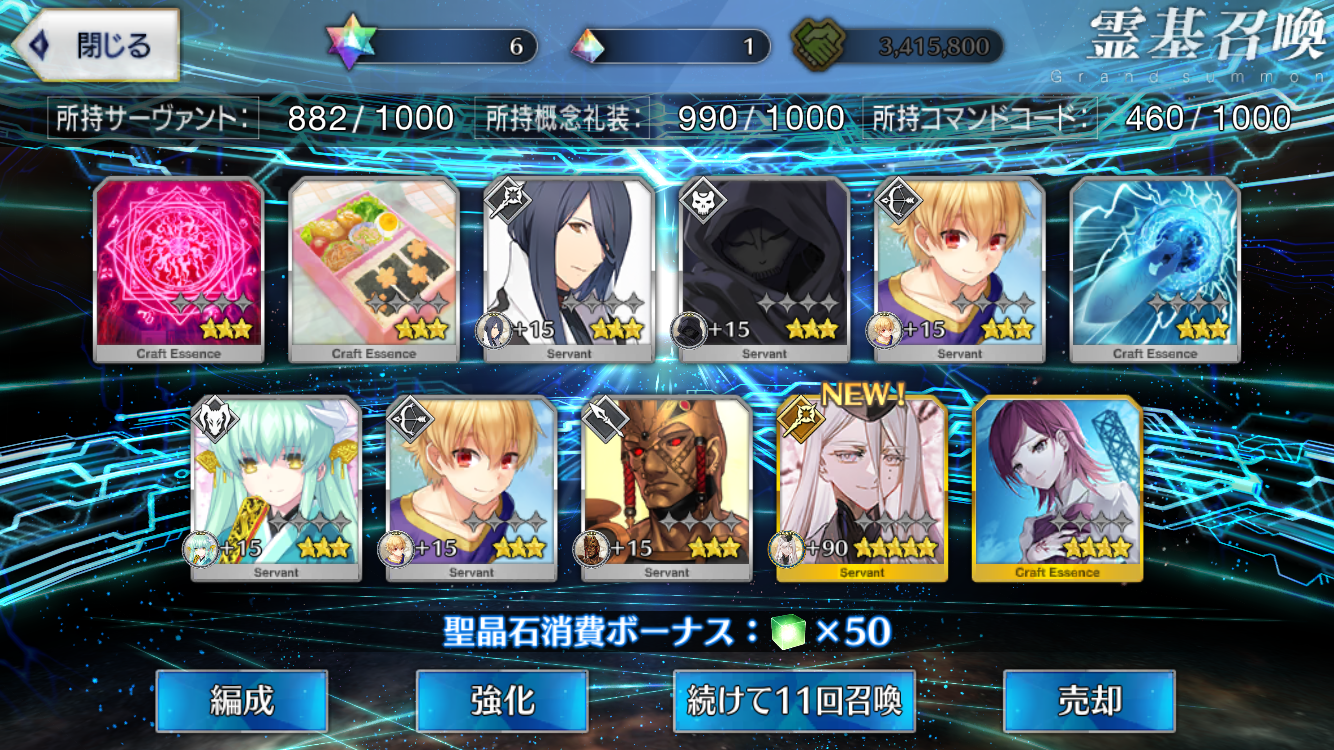Open the 編成 party formation button
Viewport: 1334px width, 750px height.
[x=241, y=701]
